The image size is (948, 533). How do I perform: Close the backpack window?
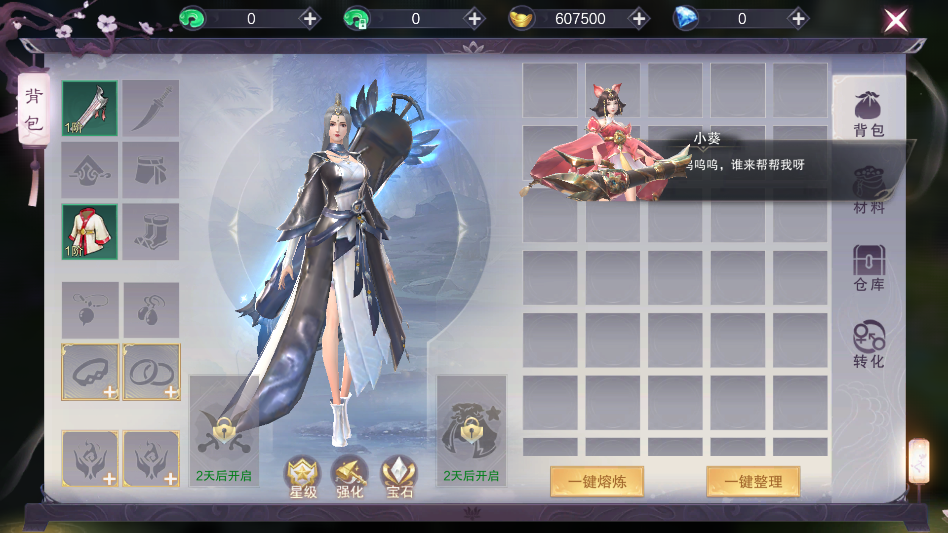[895, 19]
